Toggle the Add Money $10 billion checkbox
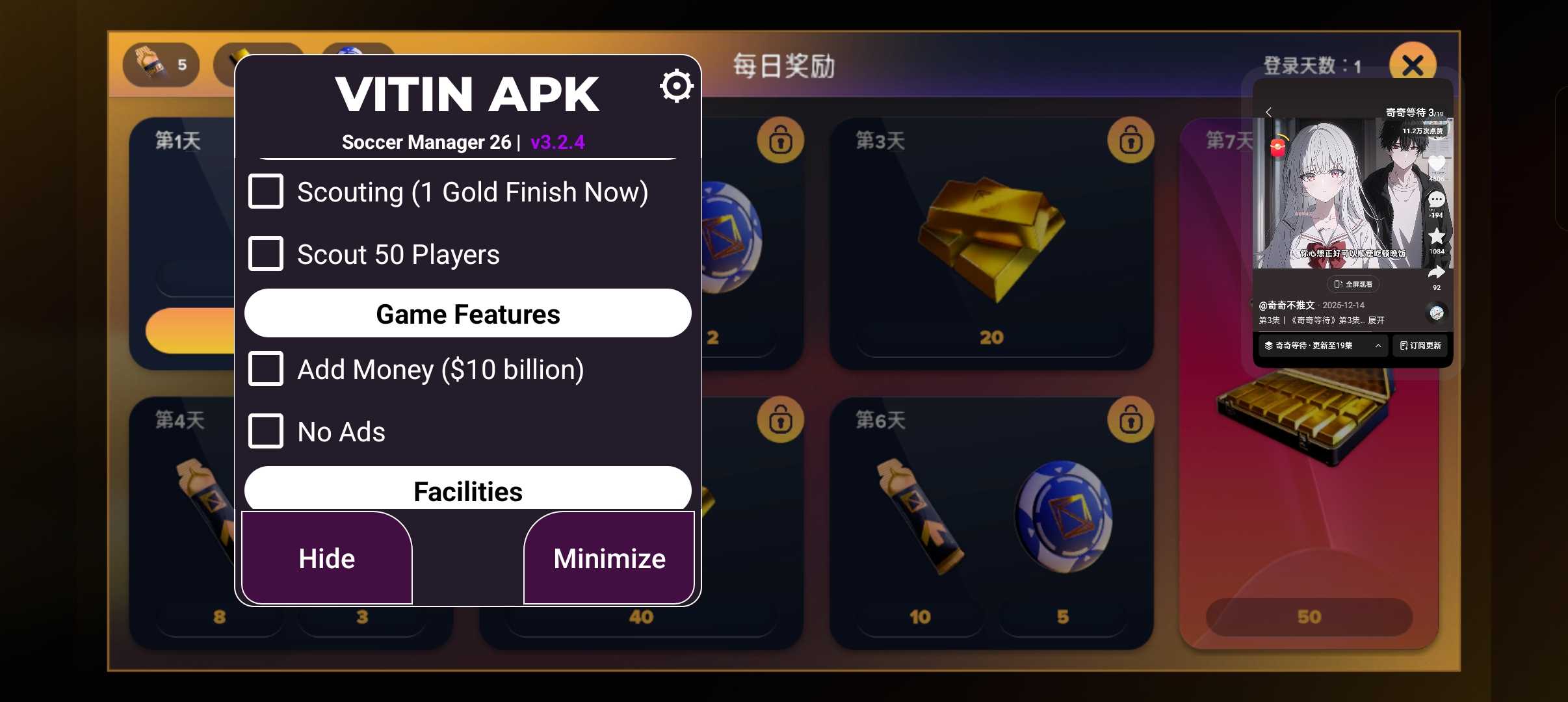 265,369
